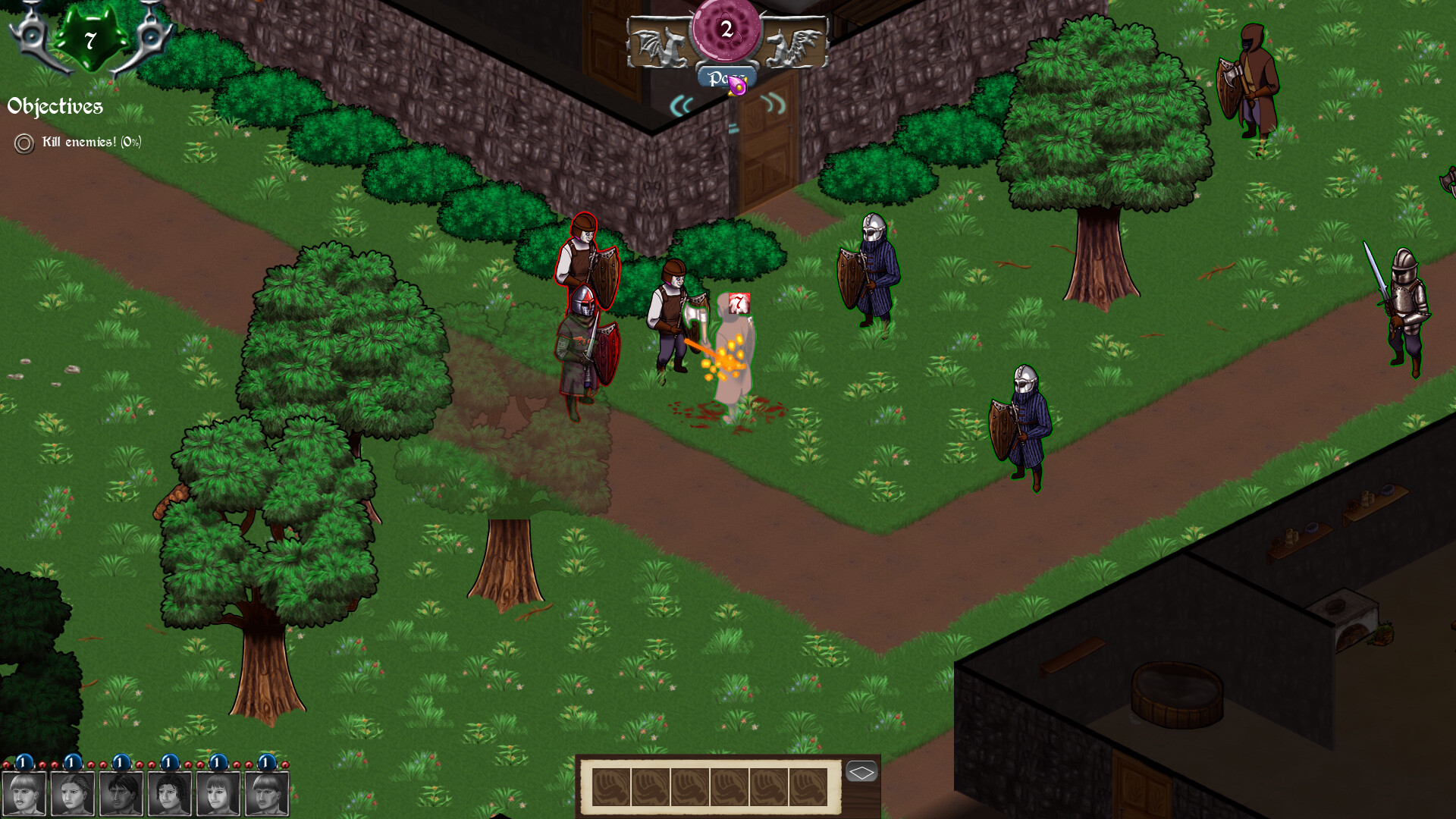Select the first party member portrait
The image size is (1456, 819).
tap(23, 795)
